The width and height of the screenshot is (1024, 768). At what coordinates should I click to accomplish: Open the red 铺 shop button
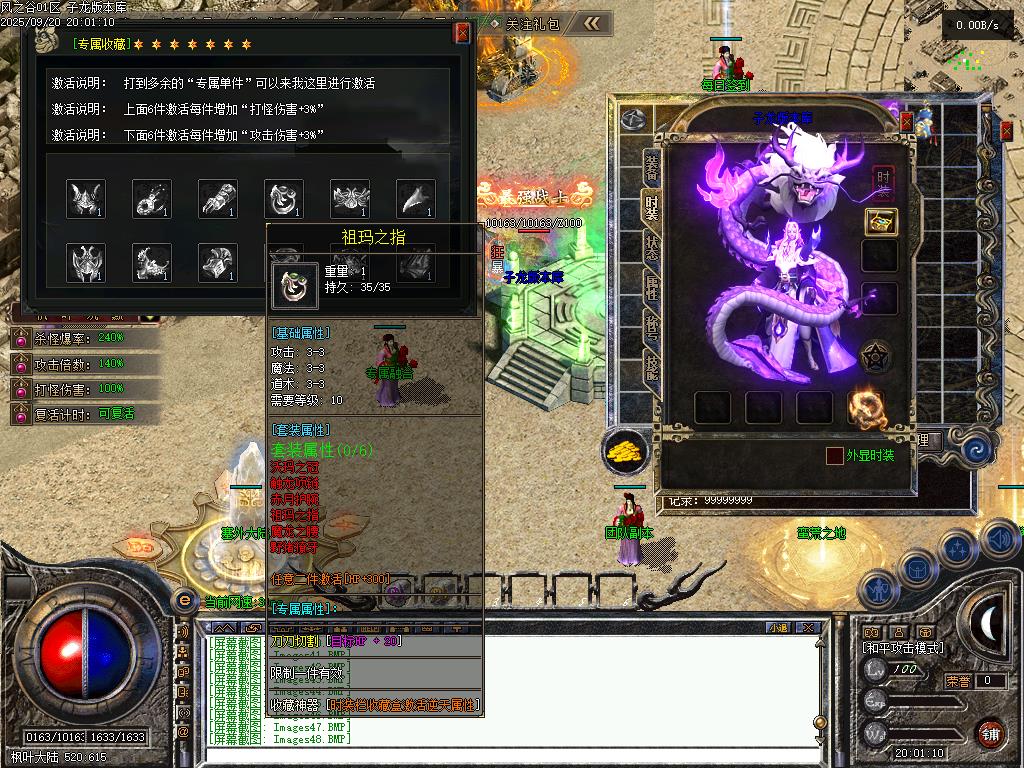pos(991,732)
